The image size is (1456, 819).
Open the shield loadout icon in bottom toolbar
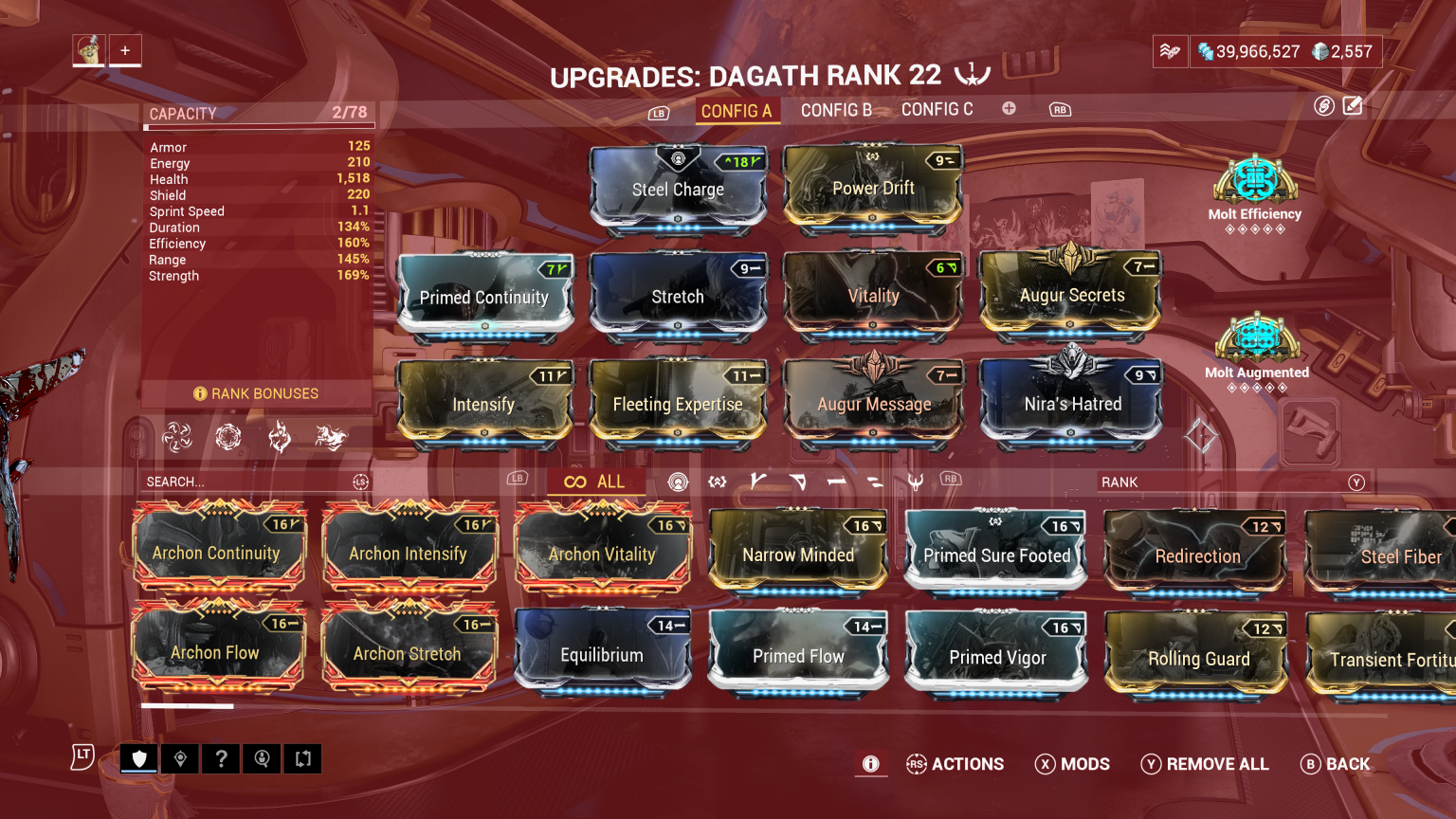coord(138,758)
